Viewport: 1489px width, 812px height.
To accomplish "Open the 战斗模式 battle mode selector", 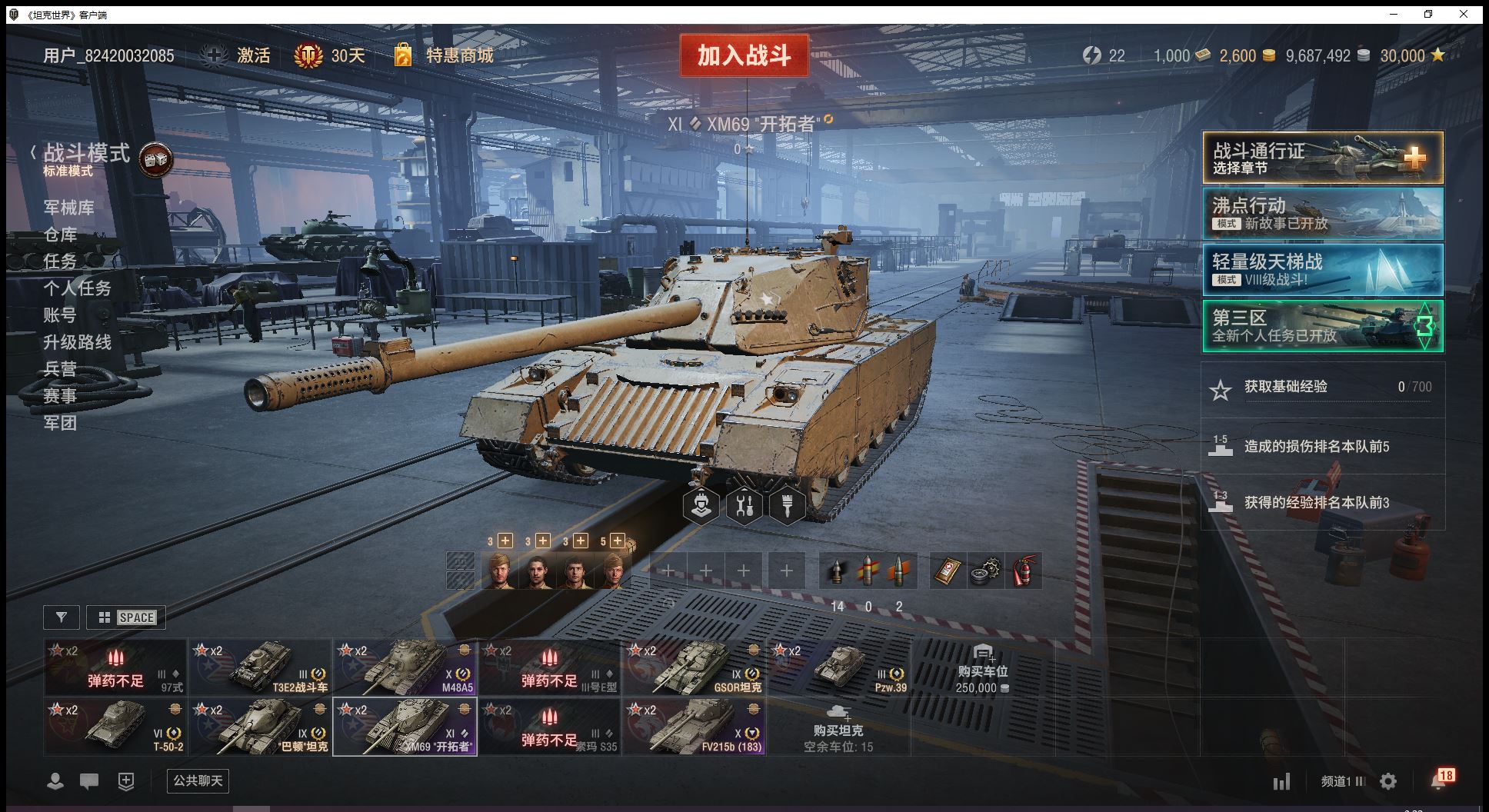I will click(86, 154).
